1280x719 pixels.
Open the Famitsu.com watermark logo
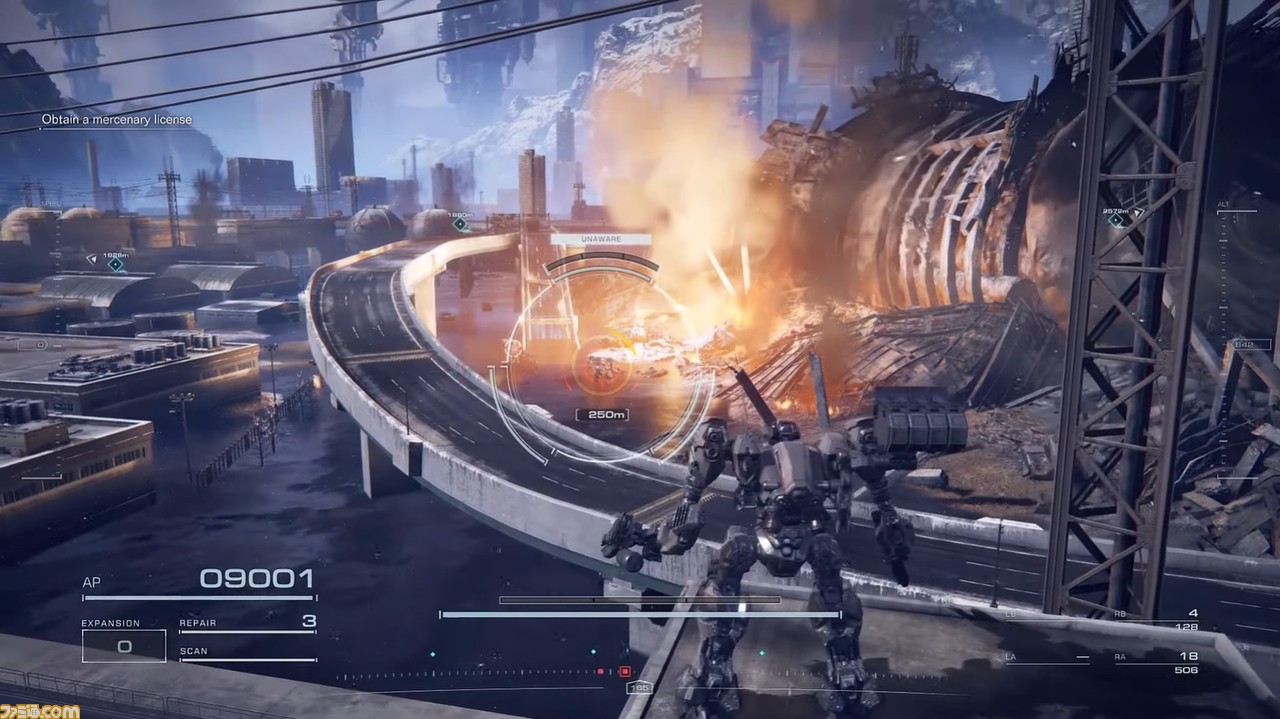(x=40, y=710)
